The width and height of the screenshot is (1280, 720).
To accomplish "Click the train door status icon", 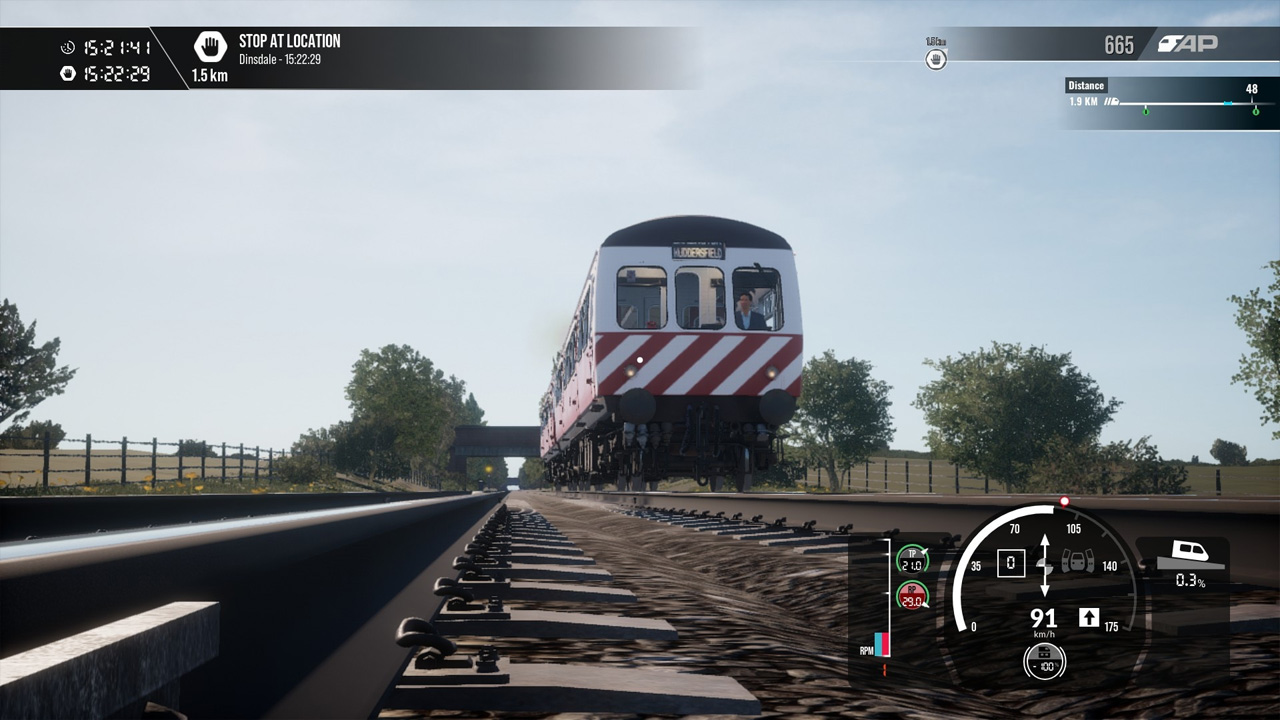I will tap(1077, 561).
